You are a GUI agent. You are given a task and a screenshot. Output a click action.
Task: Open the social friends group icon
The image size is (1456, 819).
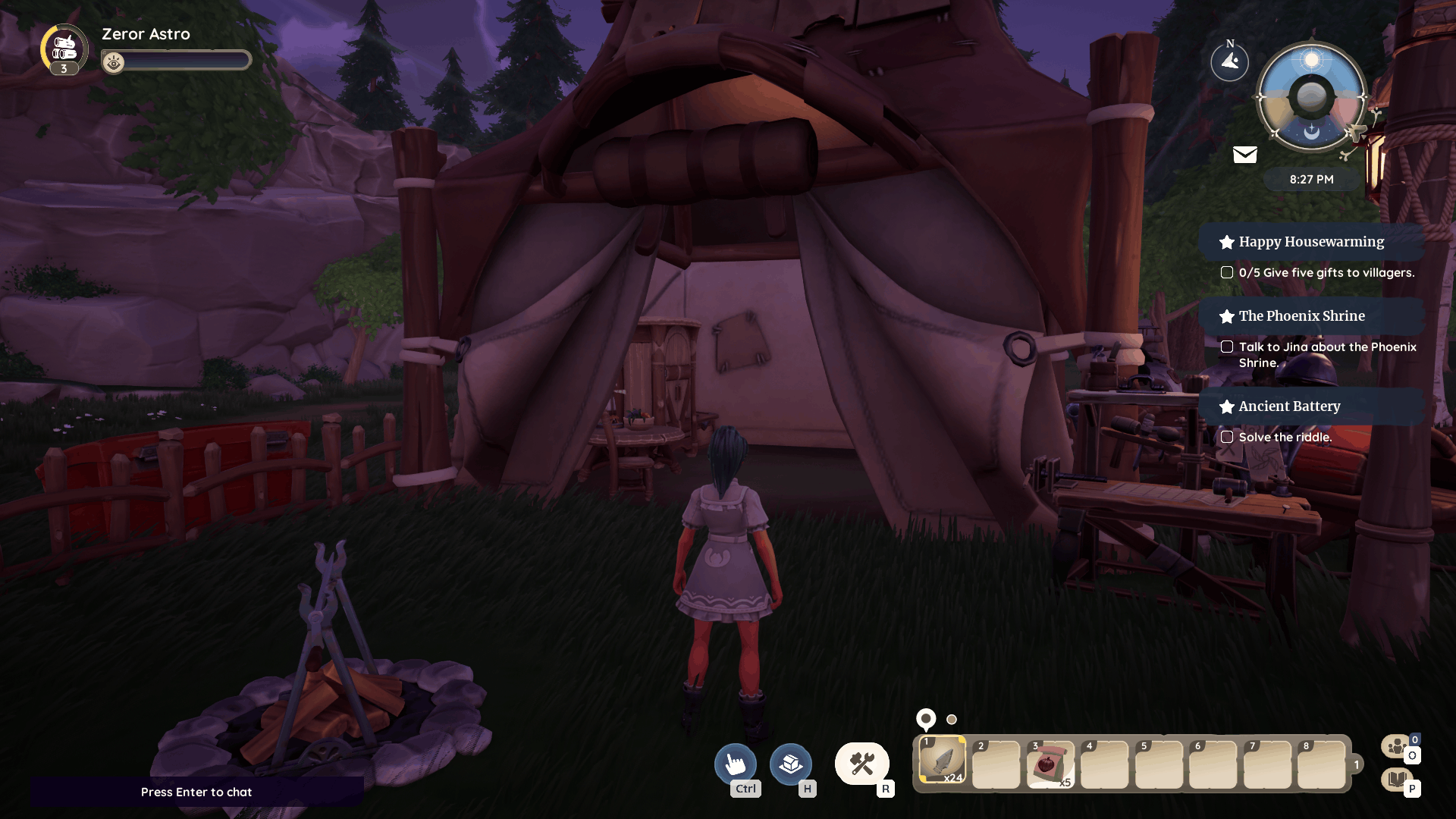1396,747
